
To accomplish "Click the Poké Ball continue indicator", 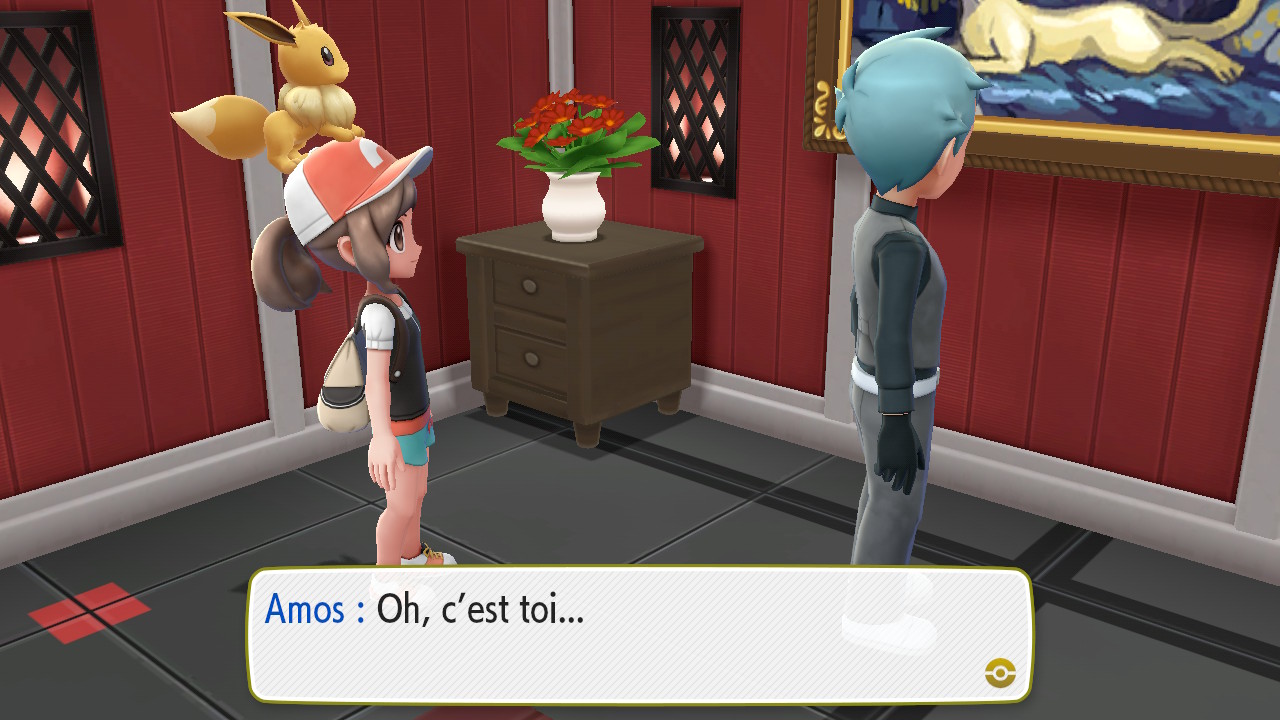I will [x=1000, y=673].
